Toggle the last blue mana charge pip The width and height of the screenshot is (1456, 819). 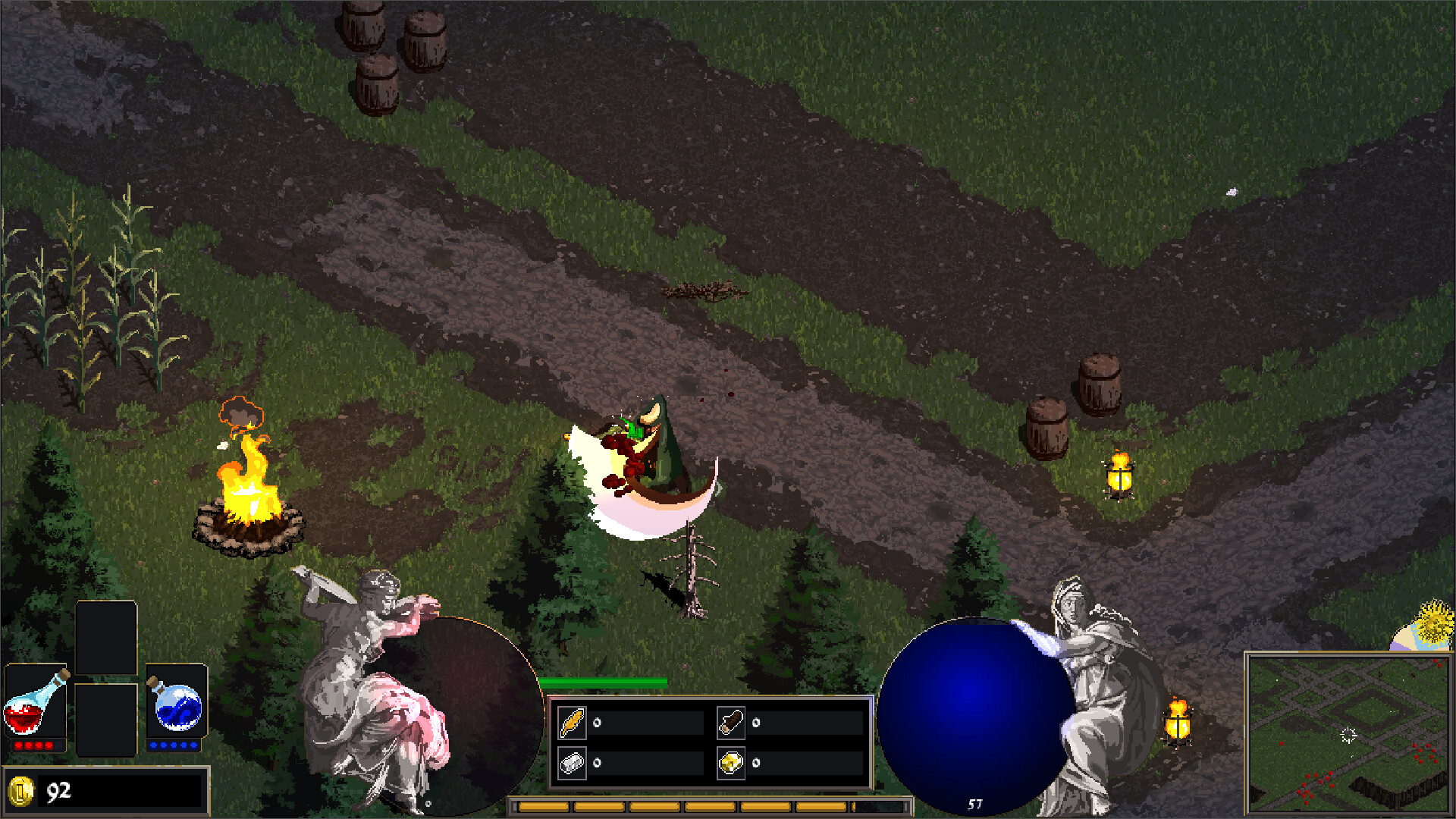pyautogui.click(x=193, y=745)
